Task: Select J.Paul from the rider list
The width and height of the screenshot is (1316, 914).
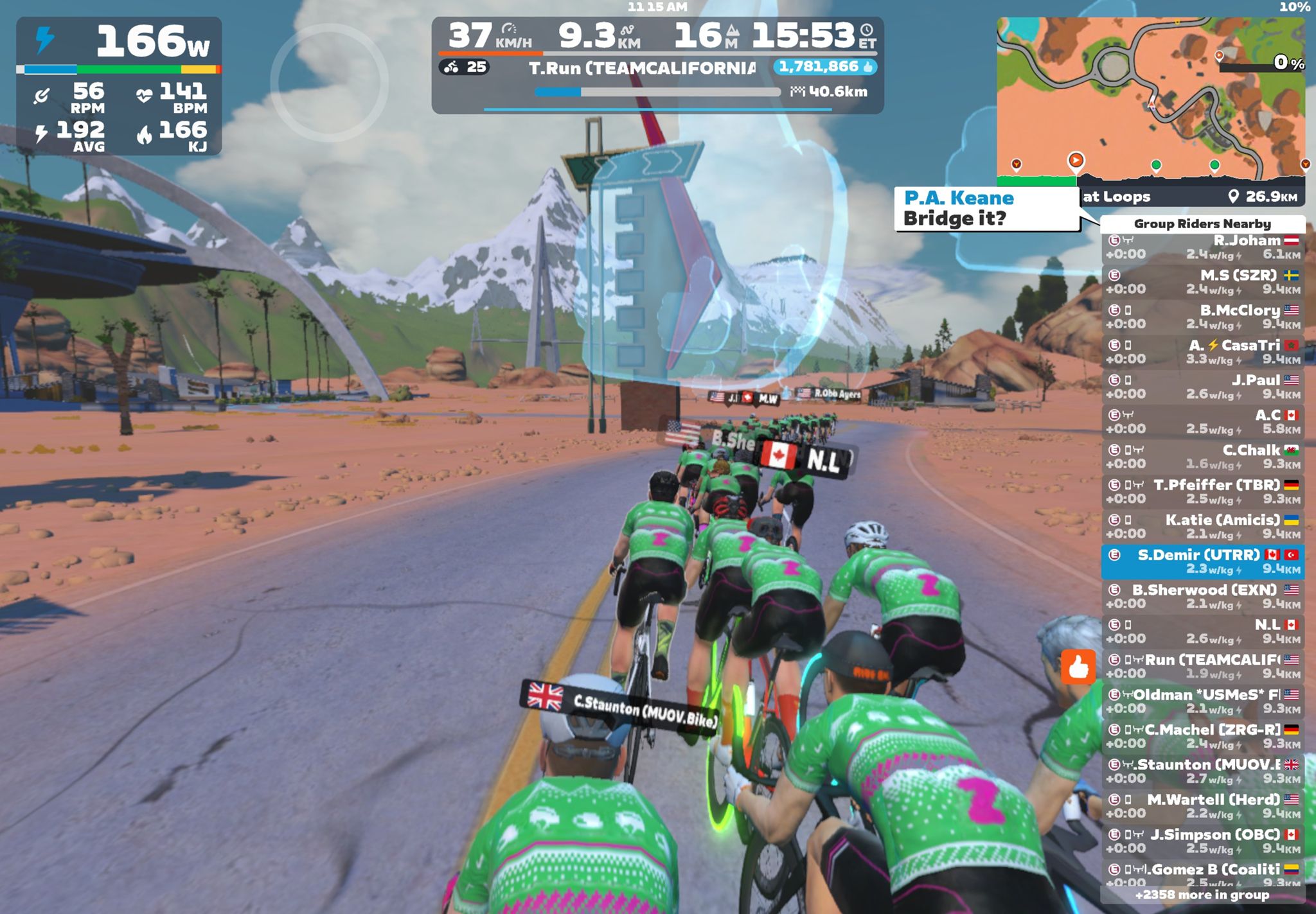Action: pos(1202,387)
